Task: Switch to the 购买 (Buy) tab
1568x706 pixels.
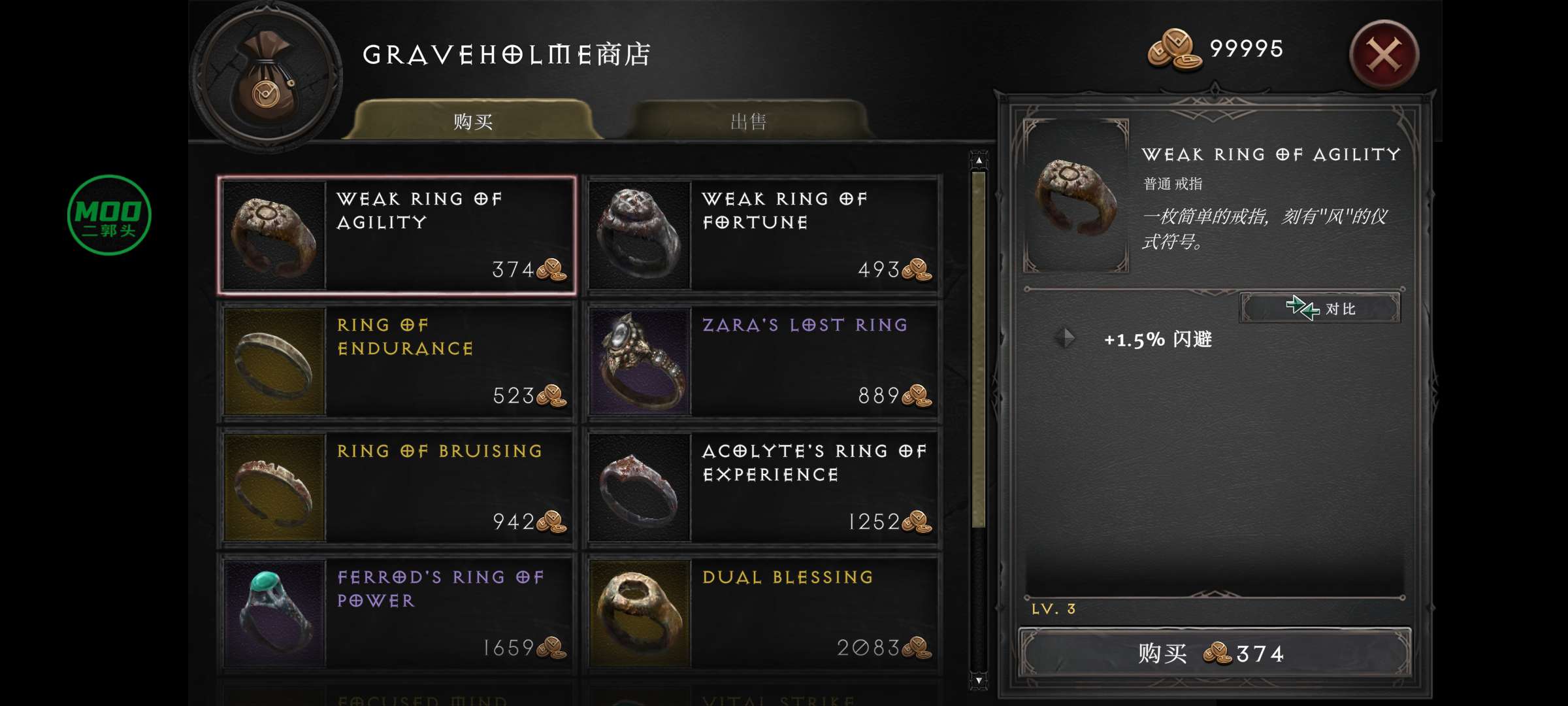Action: (x=472, y=121)
